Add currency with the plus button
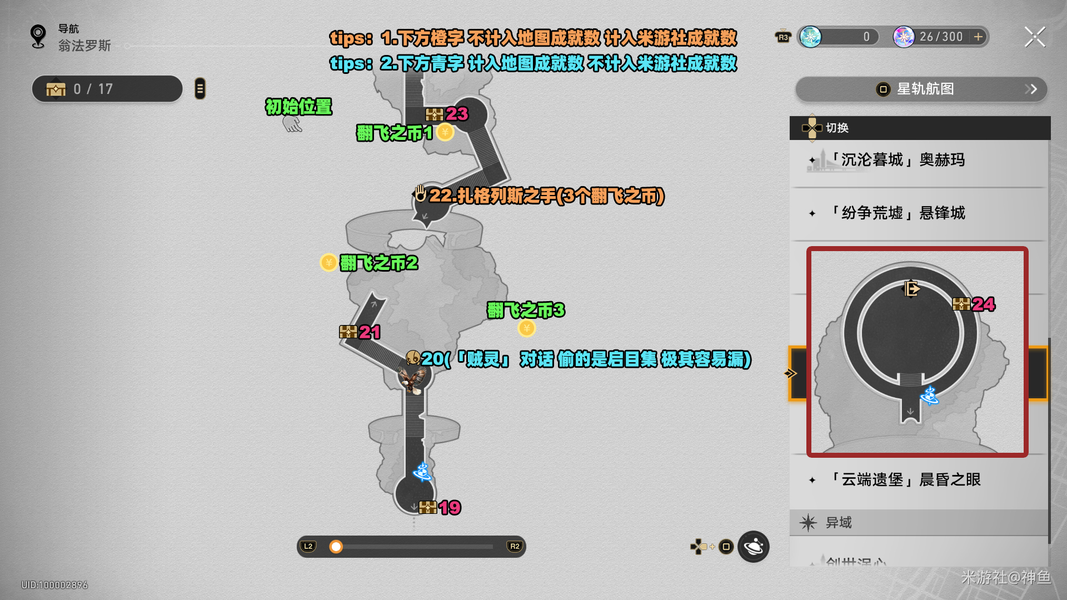Image resolution: width=1067 pixels, height=600 pixels. point(978,37)
